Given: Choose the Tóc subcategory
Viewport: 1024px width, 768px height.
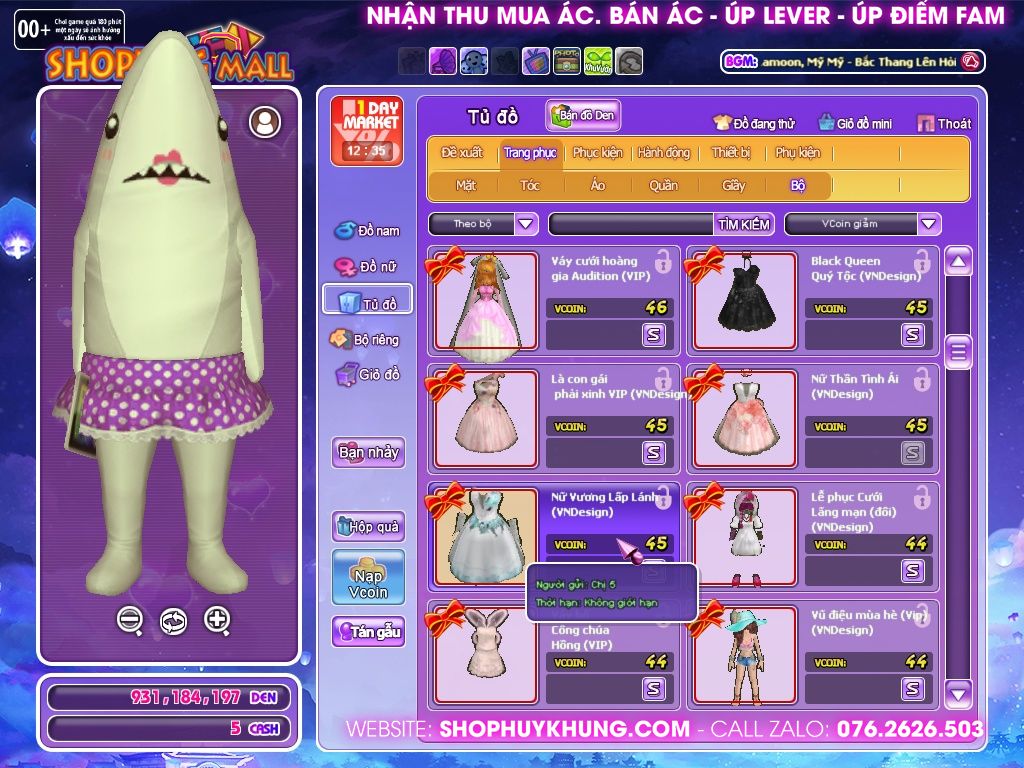Looking at the screenshot, I should click(x=530, y=185).
